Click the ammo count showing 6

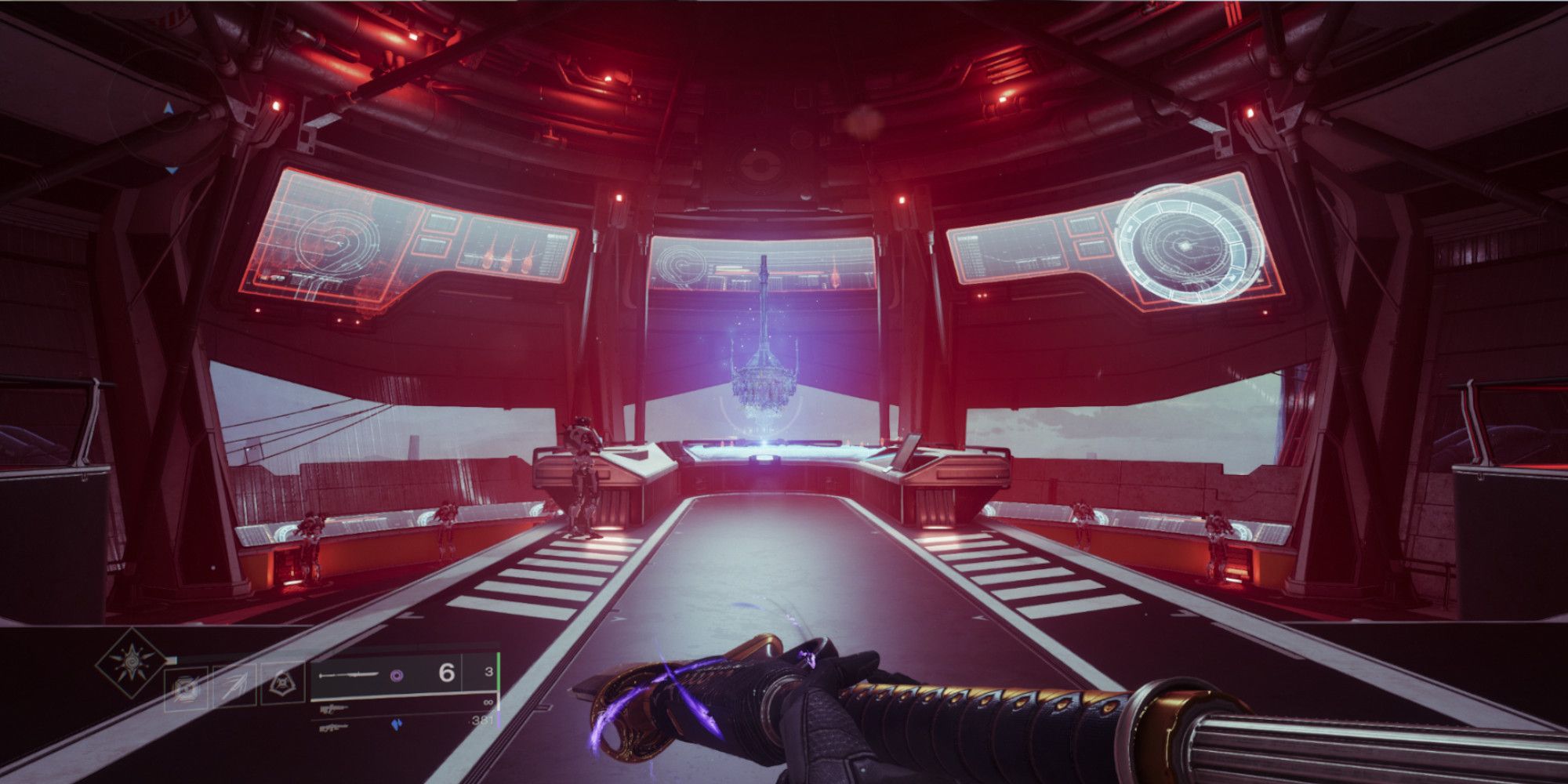pyautogui.click(x=446, y=672)
